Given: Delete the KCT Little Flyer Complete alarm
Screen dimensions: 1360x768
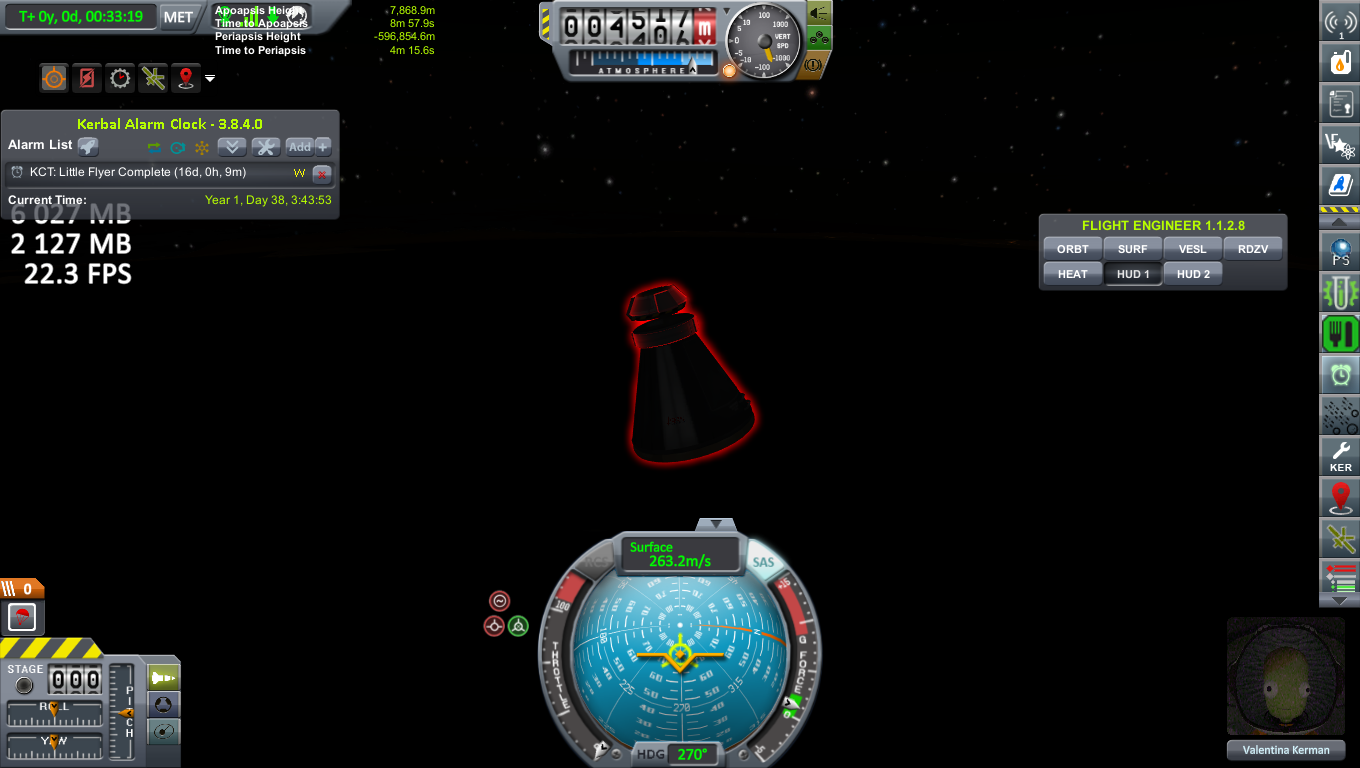Looking at the screenshot, I should click(322, 173).
